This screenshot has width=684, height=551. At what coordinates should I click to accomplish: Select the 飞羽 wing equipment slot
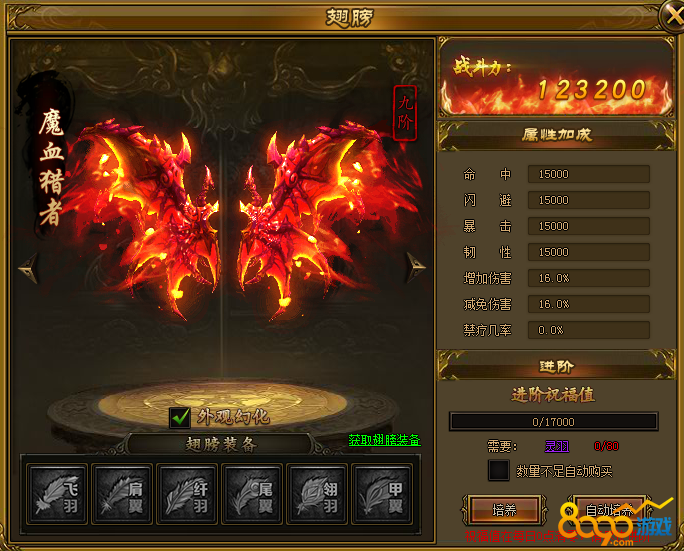point(54,491)
